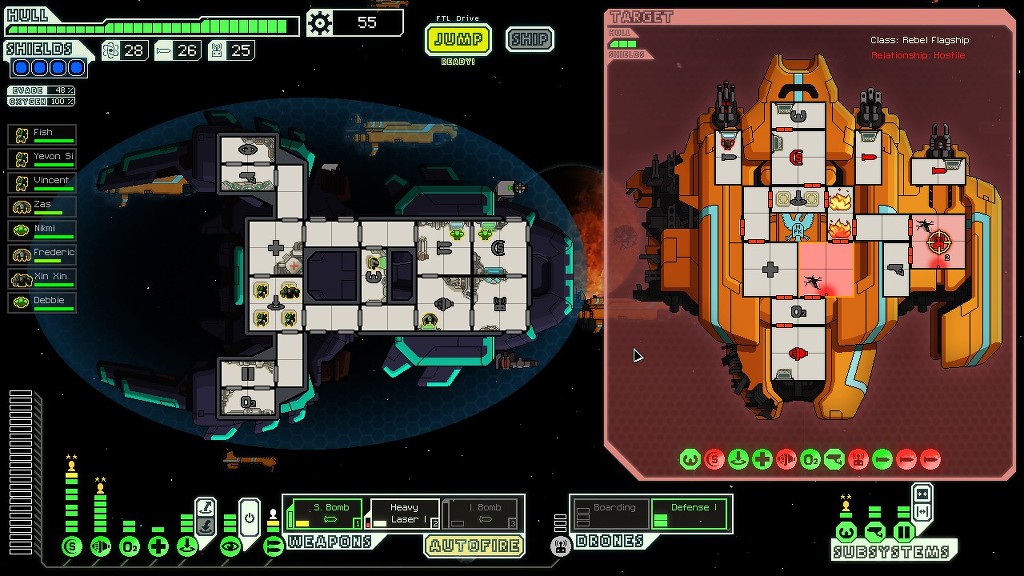
Task: Pick Xin Xin from the crew list
Action: [43, 277]
